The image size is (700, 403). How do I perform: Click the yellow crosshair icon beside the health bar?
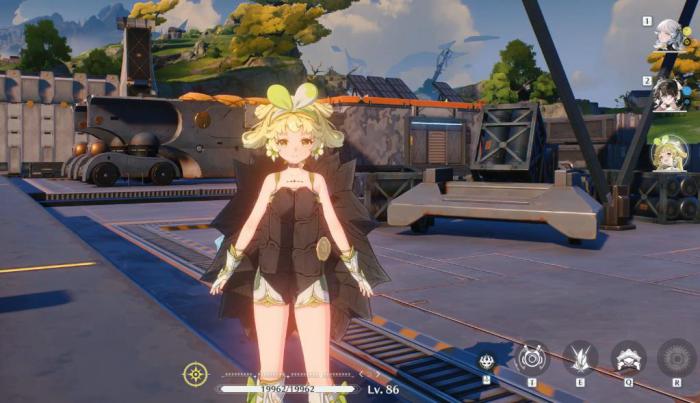click(x=196, y=374)
